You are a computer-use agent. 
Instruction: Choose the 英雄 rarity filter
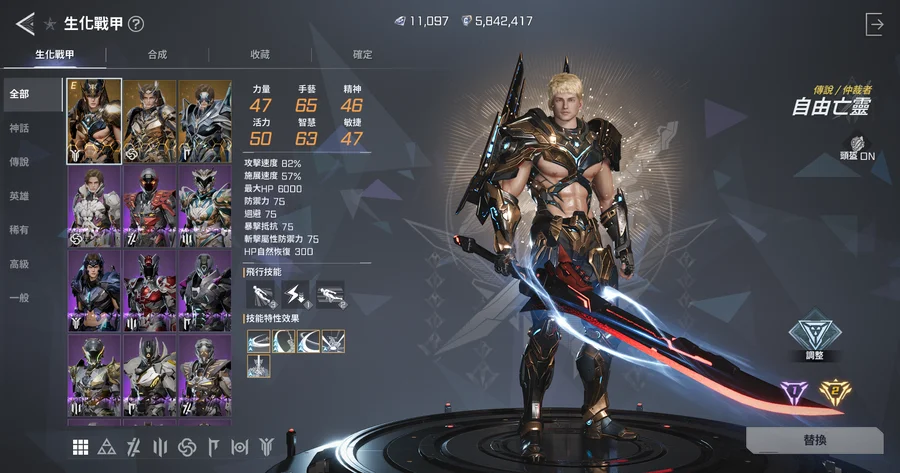pos(20,196)
